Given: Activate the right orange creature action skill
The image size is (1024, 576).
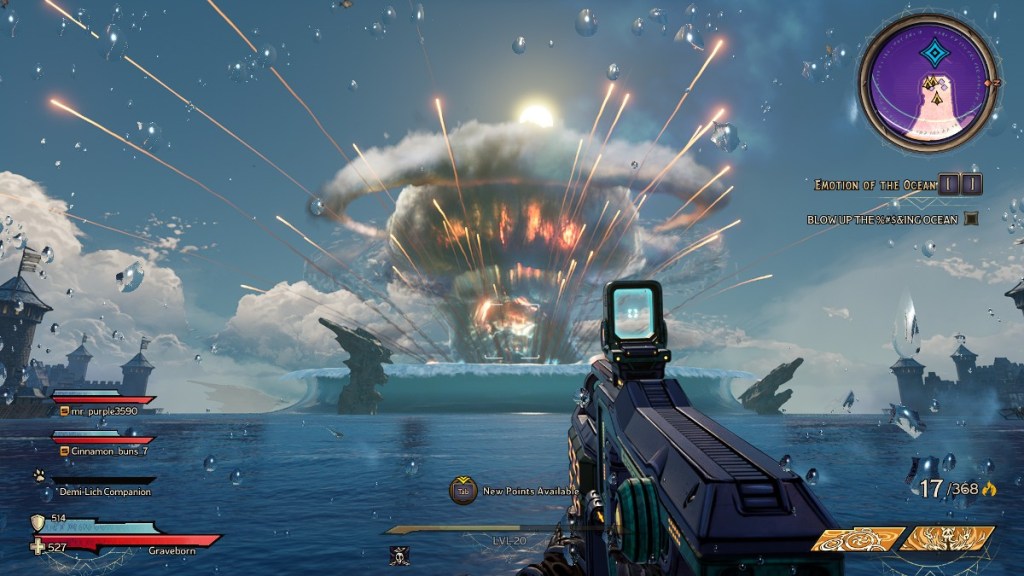Looking at the screenshot, I should (946, 539).
